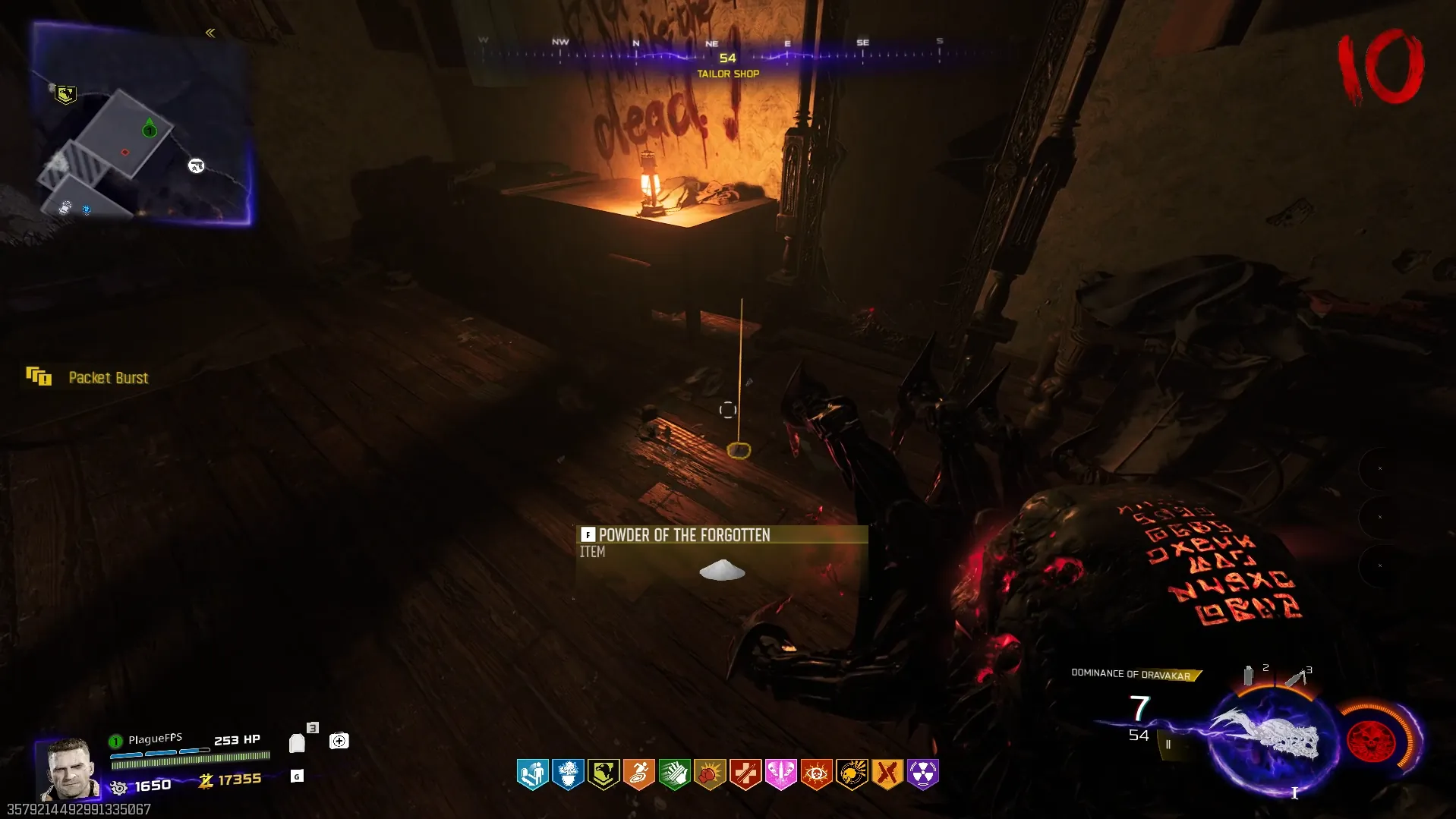Click the minimap in the corner
Image resolution: width=1456 pixels, height=819 pixels.
[x=142, y=125]
